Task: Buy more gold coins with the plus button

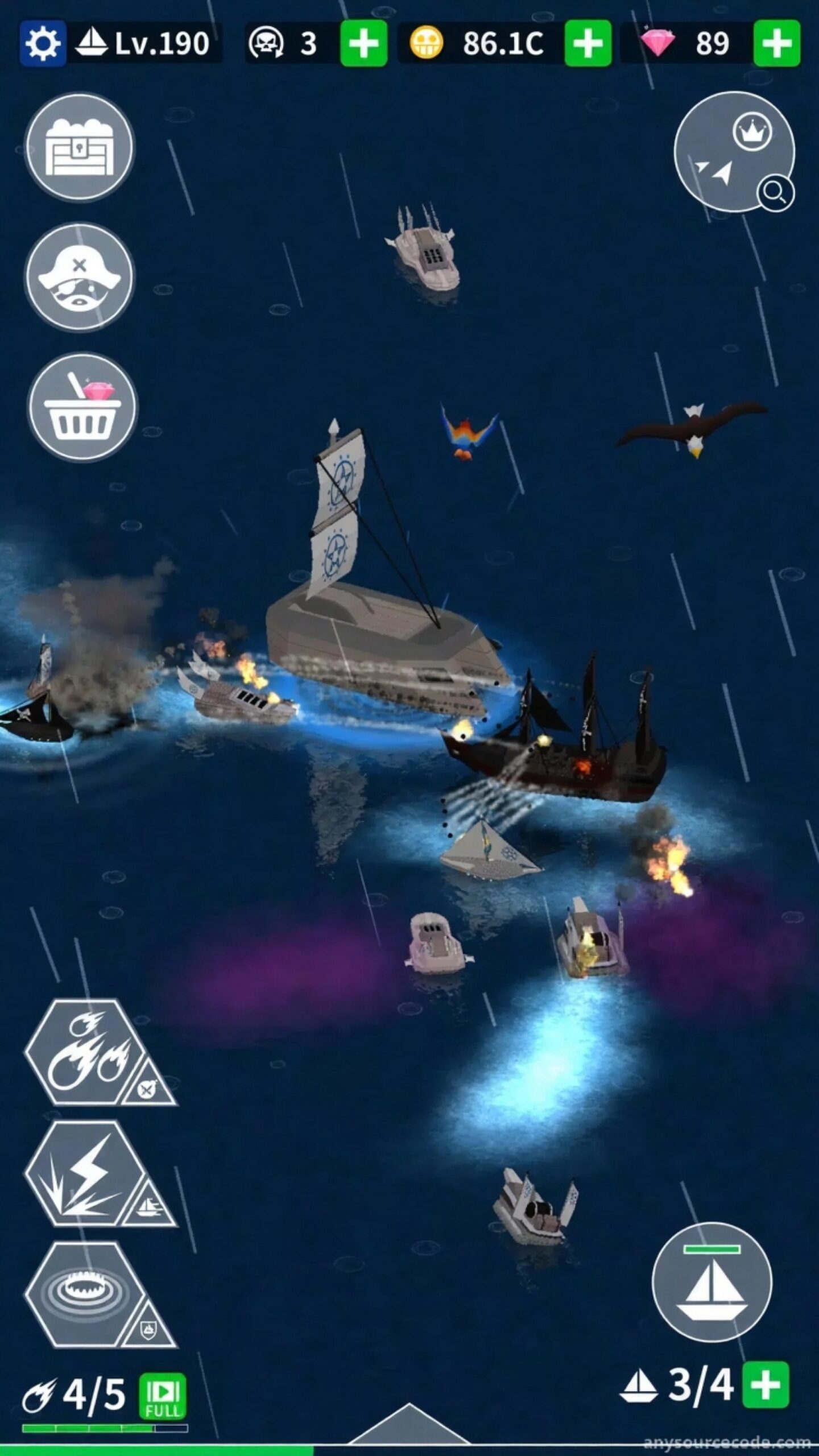Action: 588,43
